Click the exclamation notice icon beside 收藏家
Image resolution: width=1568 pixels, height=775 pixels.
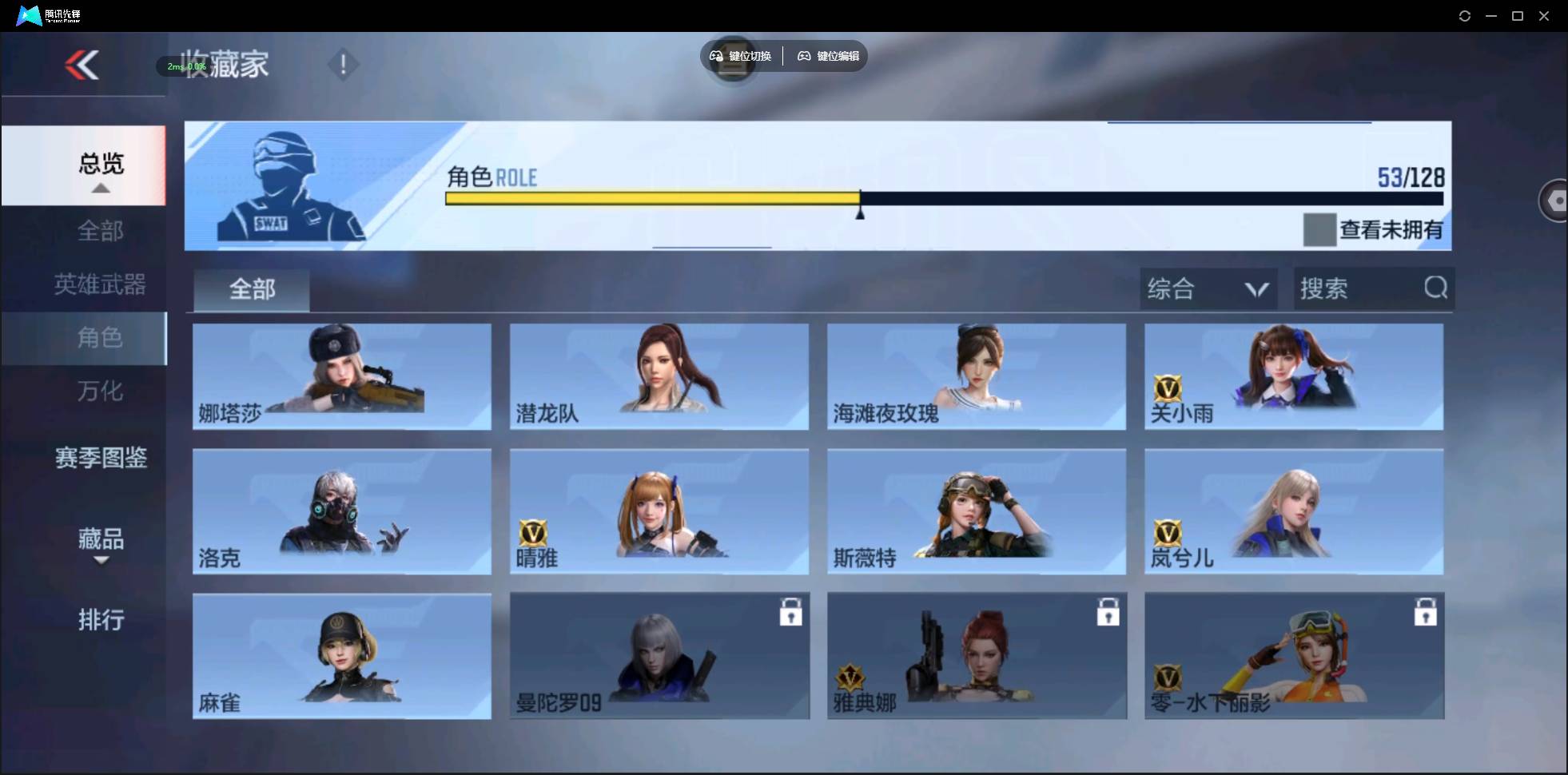(343, 63)
